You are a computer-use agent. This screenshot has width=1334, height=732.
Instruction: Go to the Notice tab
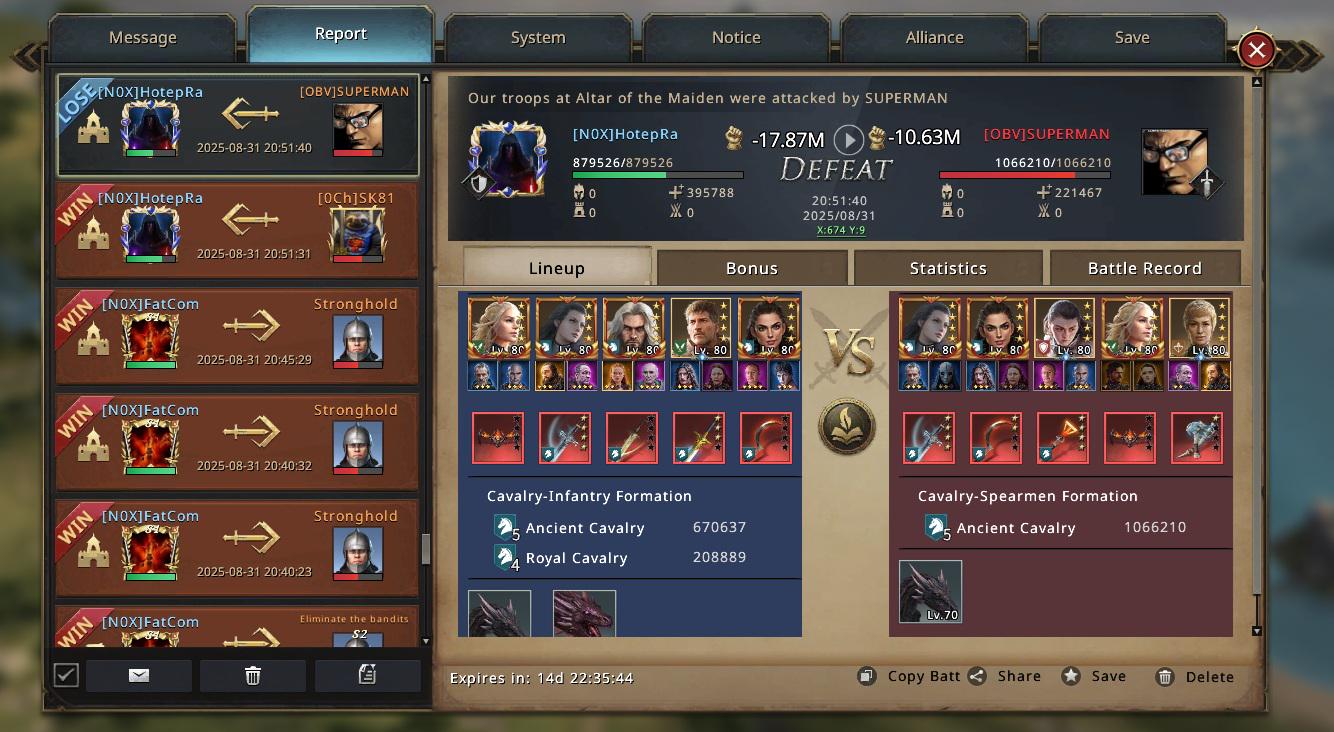tap(736, 38)
